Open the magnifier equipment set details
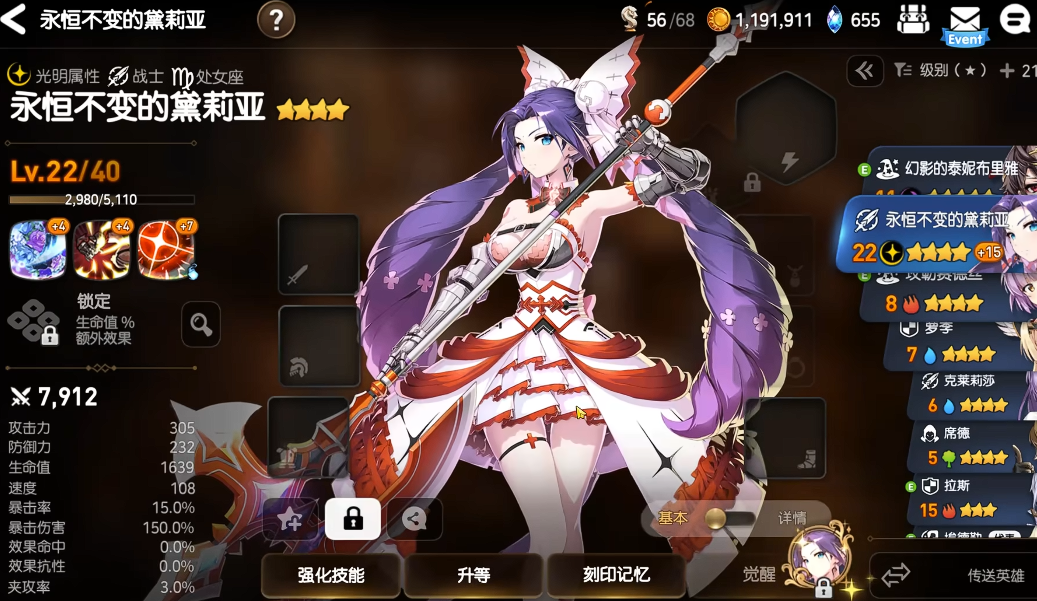The width and height of the screenshot is (1037, 601). point(201,324)
